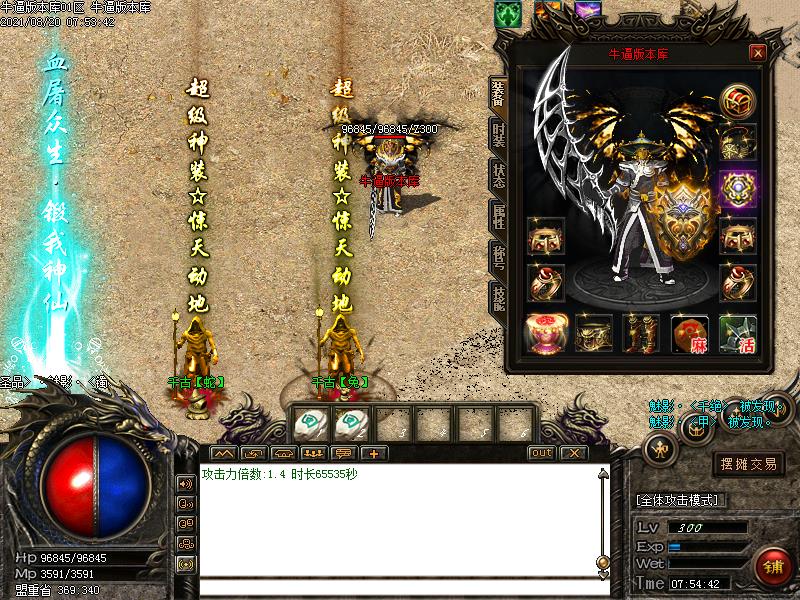Open the red 铺 shop button

[772, 566]
